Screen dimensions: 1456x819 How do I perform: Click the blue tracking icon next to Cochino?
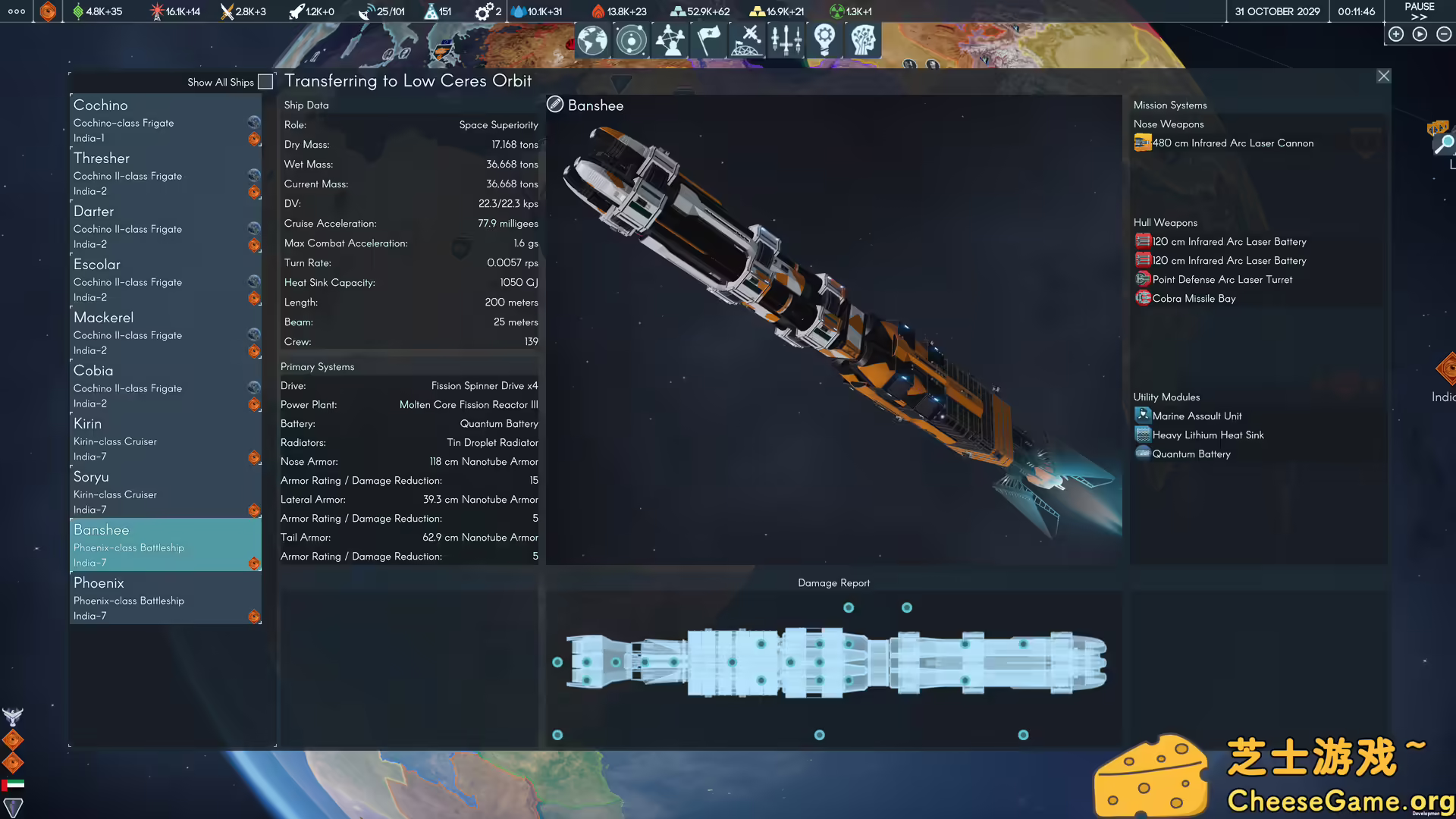[x=253, y=121]
